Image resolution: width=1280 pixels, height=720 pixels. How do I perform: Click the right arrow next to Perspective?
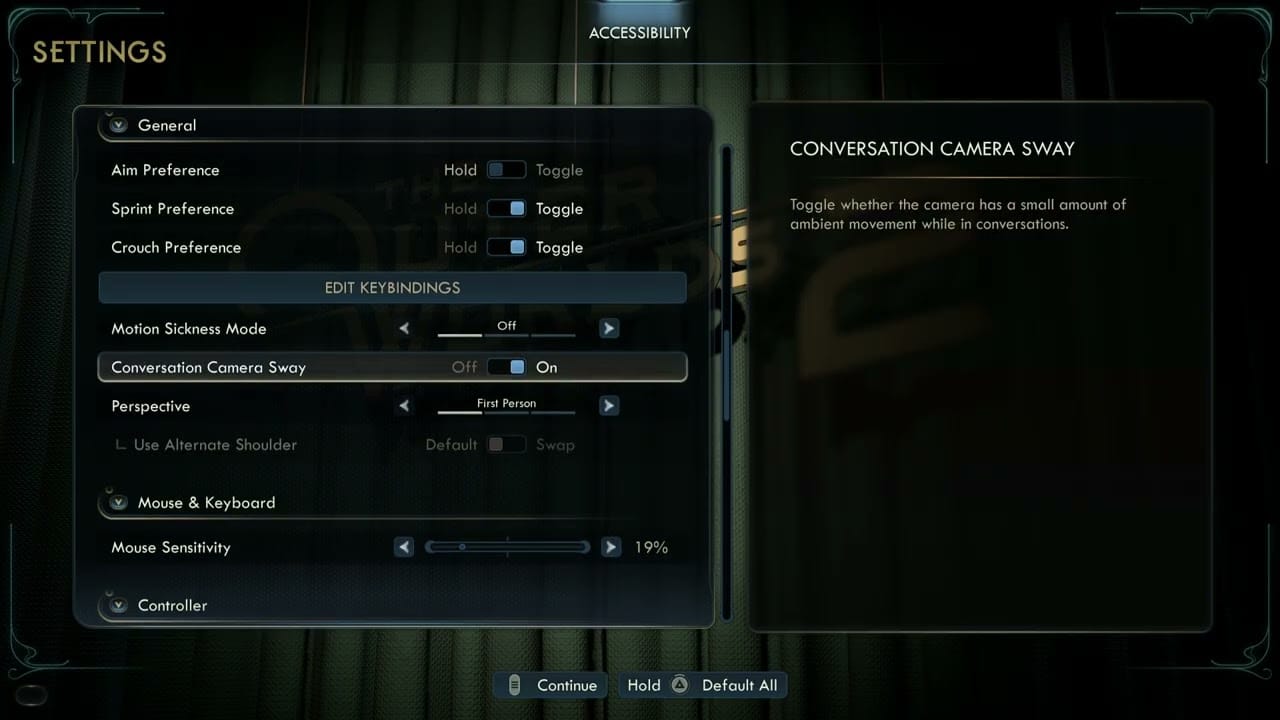(609, 405)
